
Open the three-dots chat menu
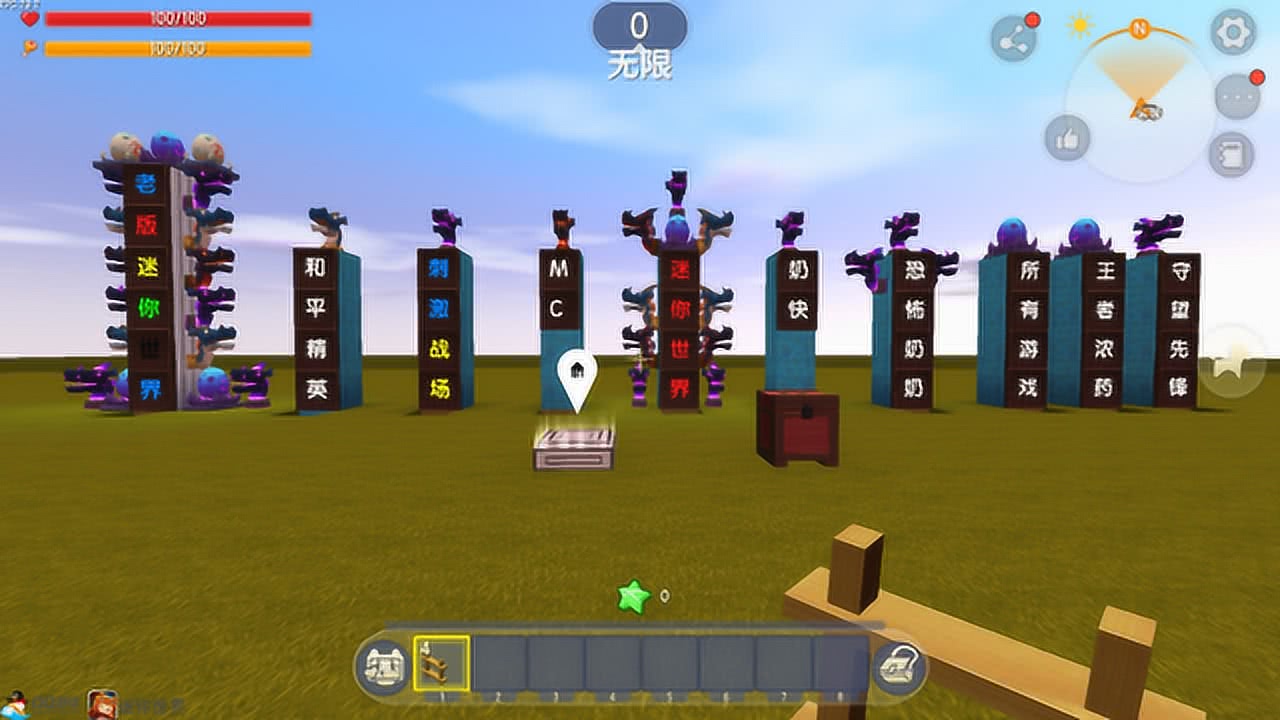(1237, 97)
